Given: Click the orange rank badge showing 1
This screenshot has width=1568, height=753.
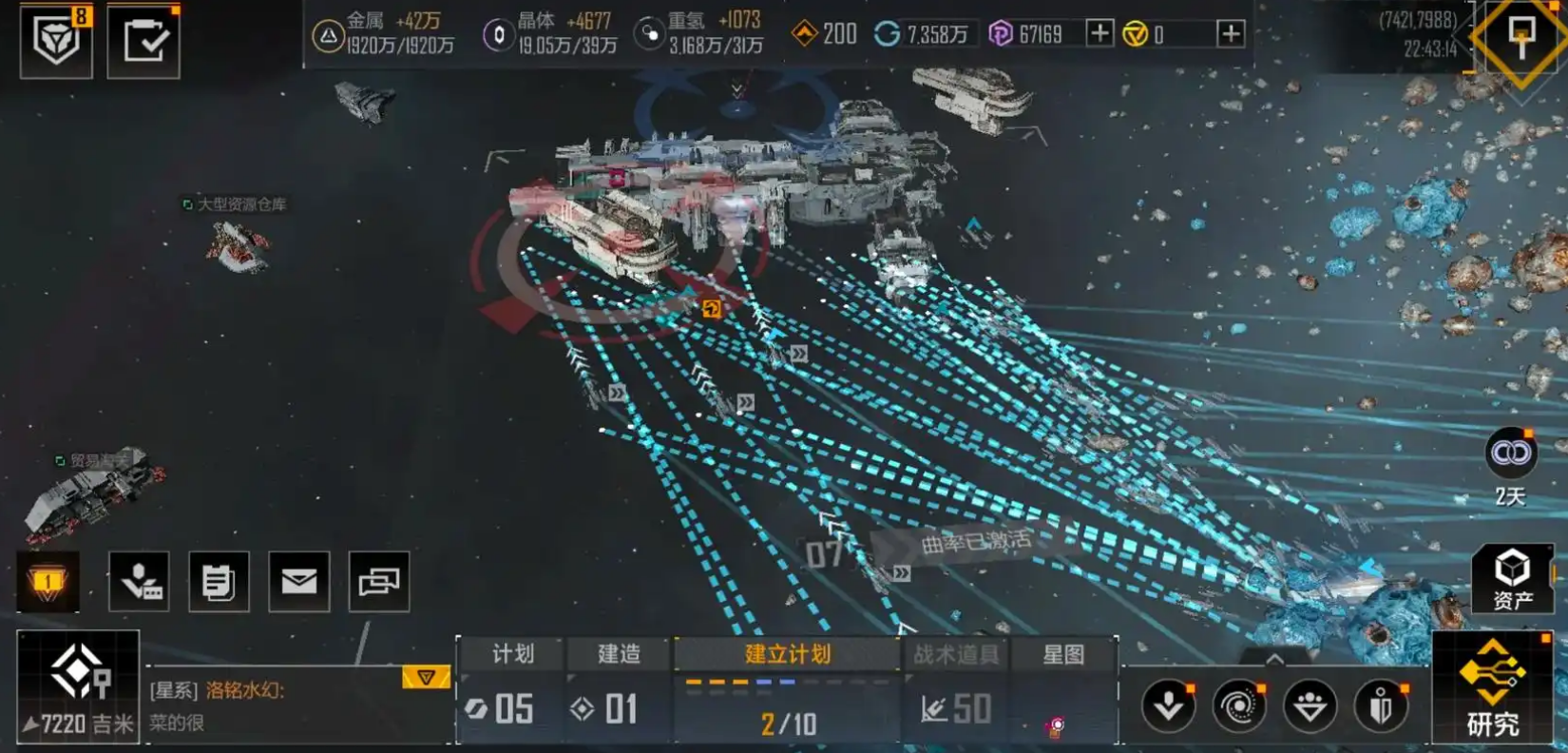Looking at the screenshot, I should (x=48, y=581).
